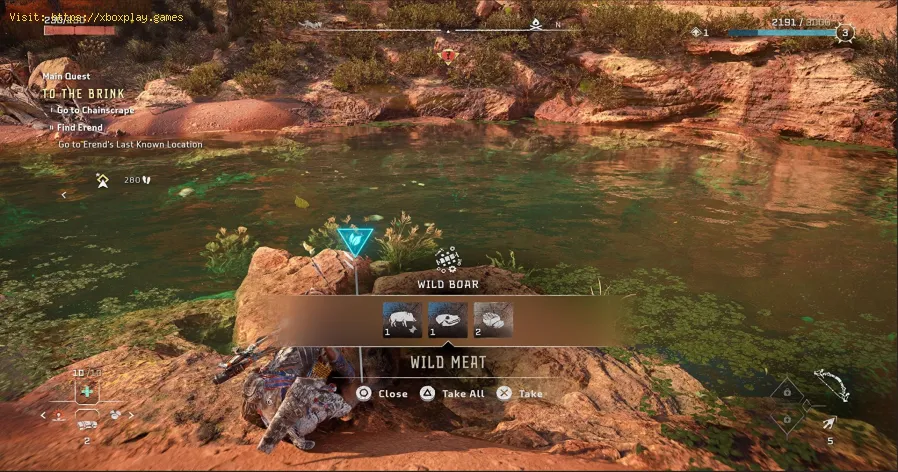The height and width of the screenshot is (472, 898).
Task: Choose the Wild Meat loot slot
Action: point(493,319)
